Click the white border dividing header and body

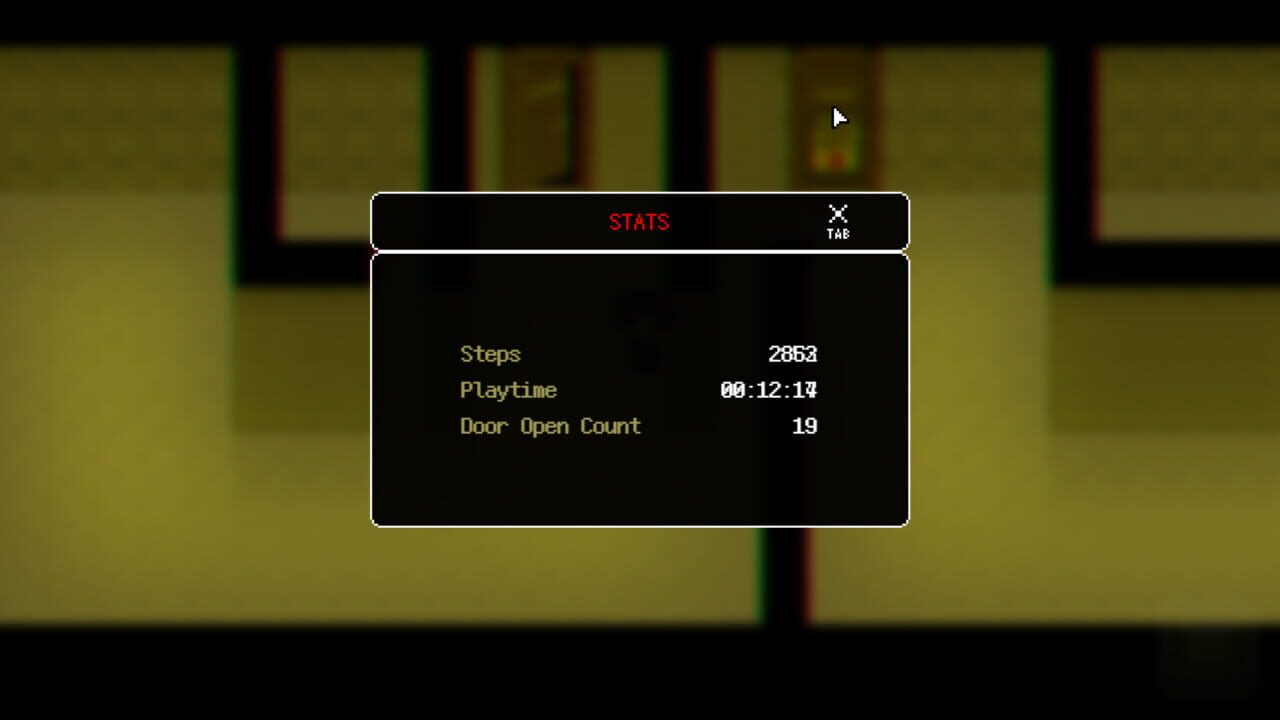click(x=639, y=250)
